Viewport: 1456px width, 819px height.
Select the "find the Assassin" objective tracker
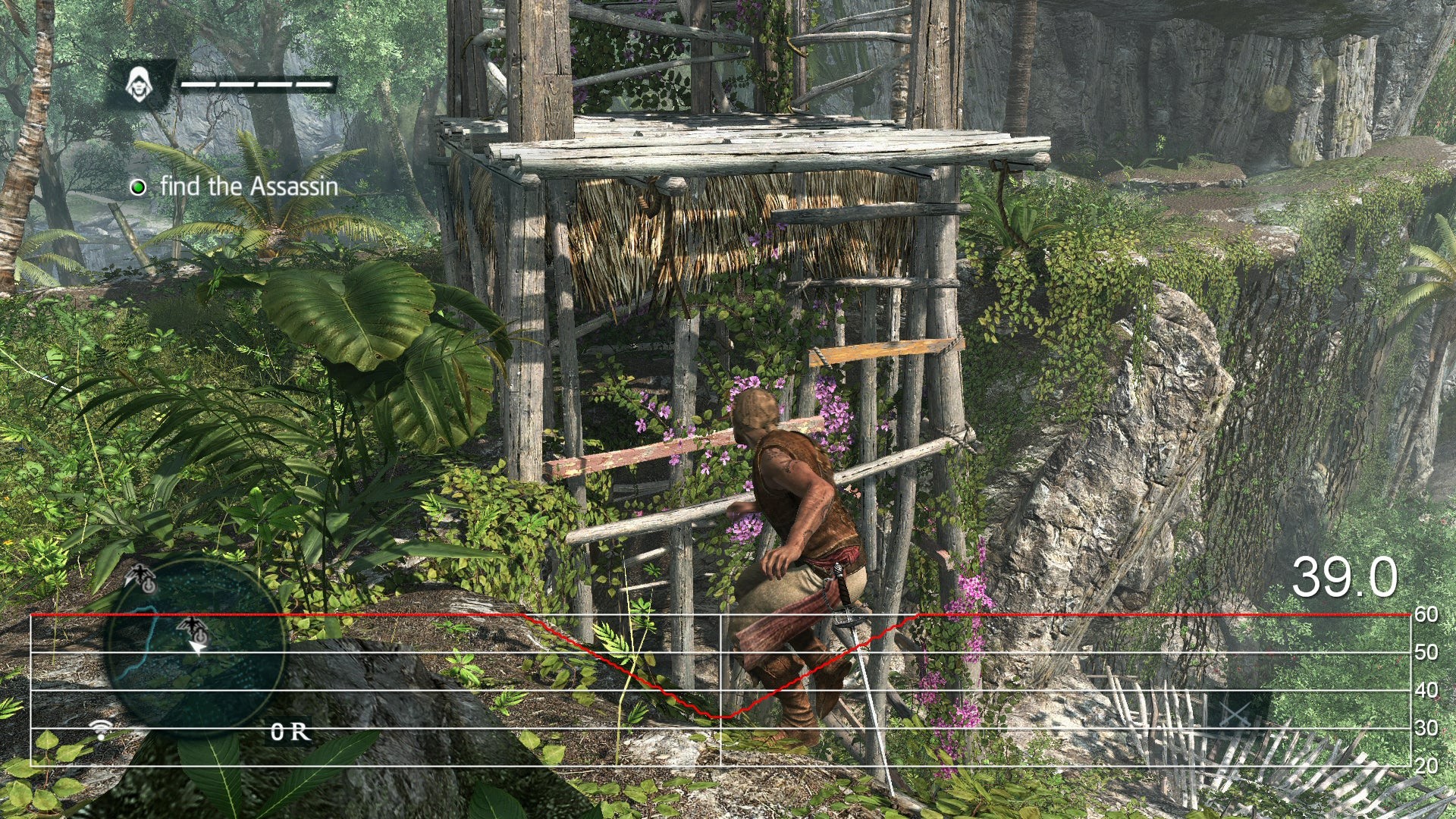click(x=235, y=187)
